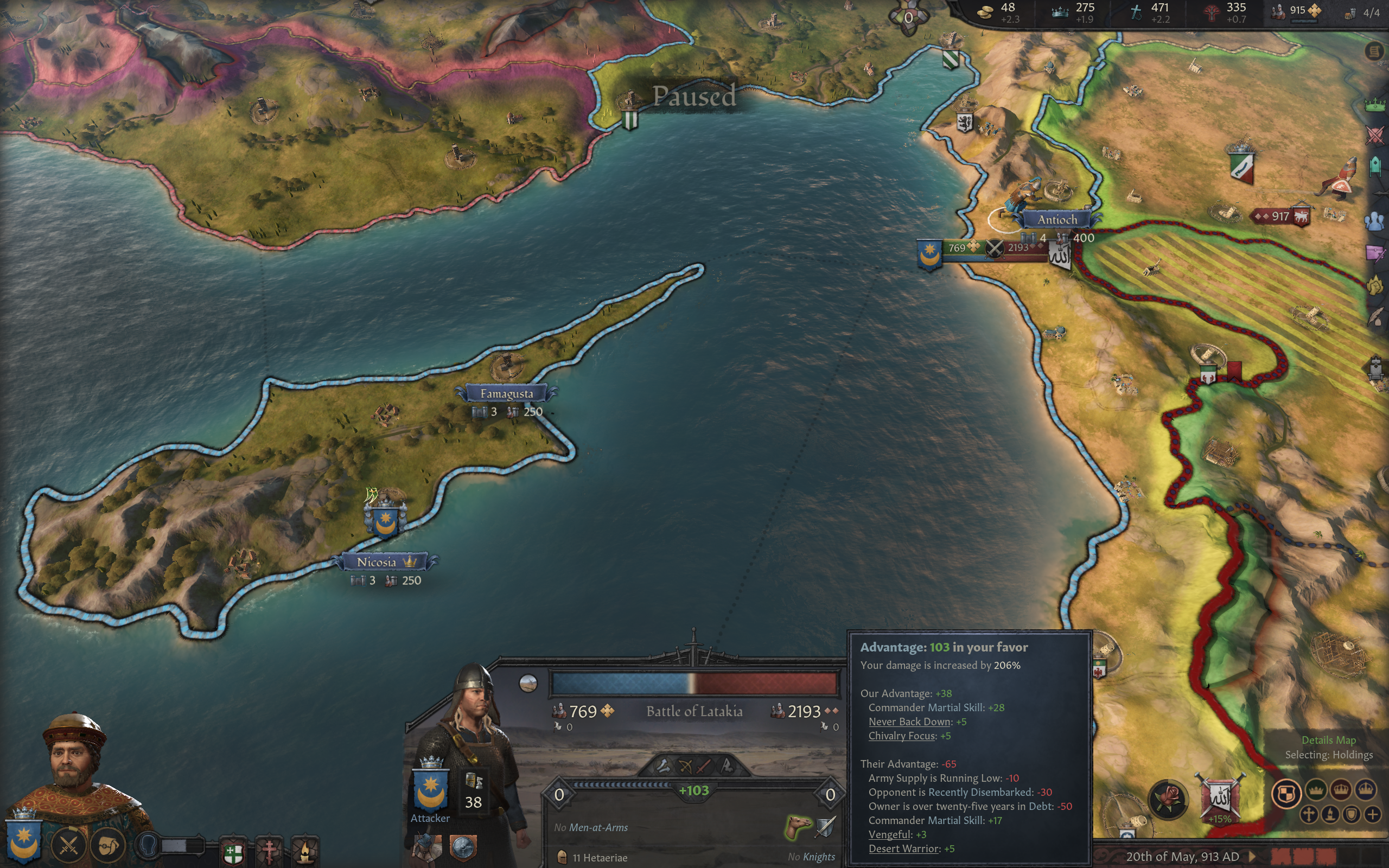Open the Realm menu green crown icon
Image resolution: width=1389 pixels, height=868 pixels.
coord(1375,105)
